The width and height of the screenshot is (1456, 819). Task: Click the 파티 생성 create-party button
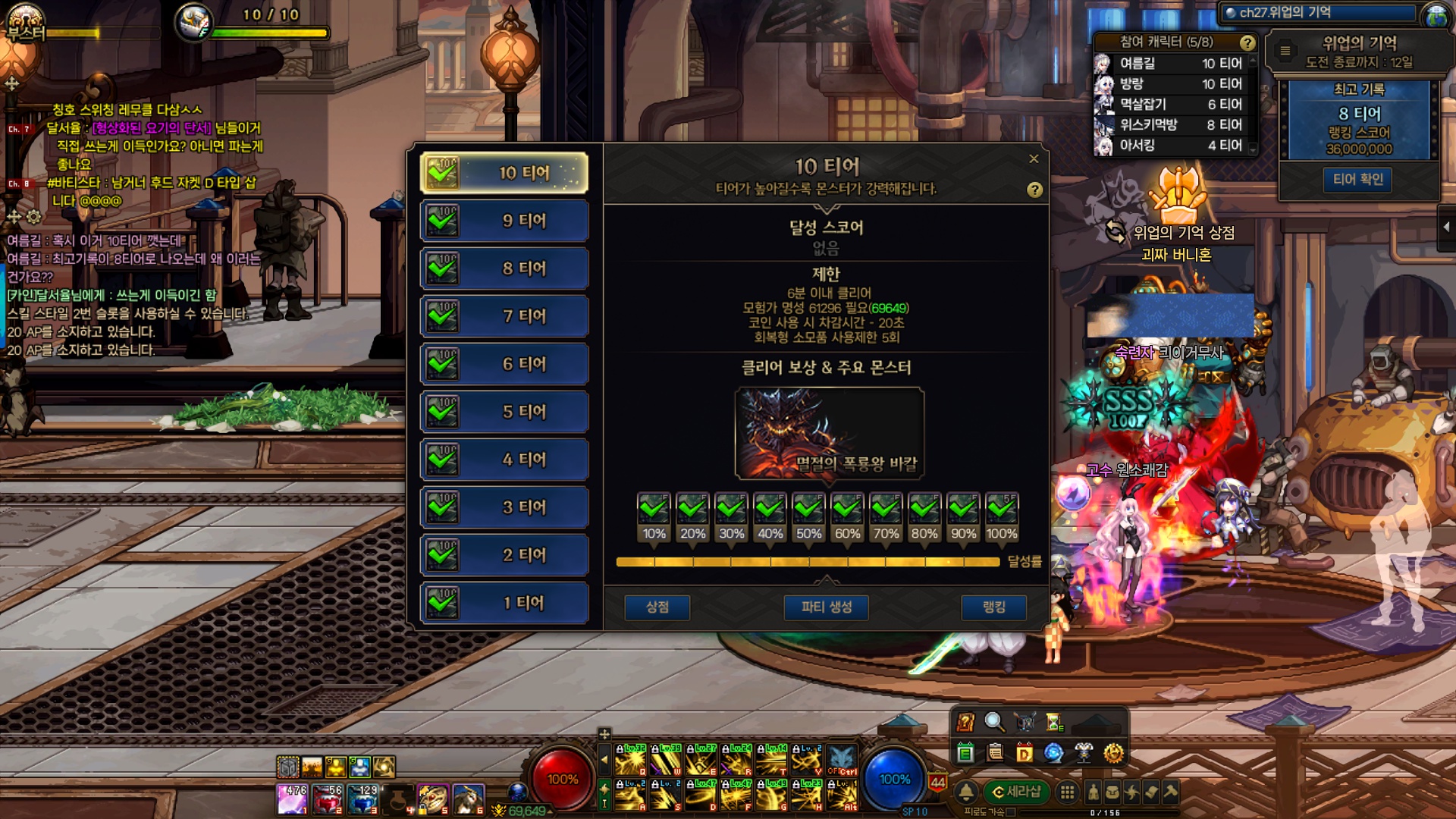coord(826,607)
